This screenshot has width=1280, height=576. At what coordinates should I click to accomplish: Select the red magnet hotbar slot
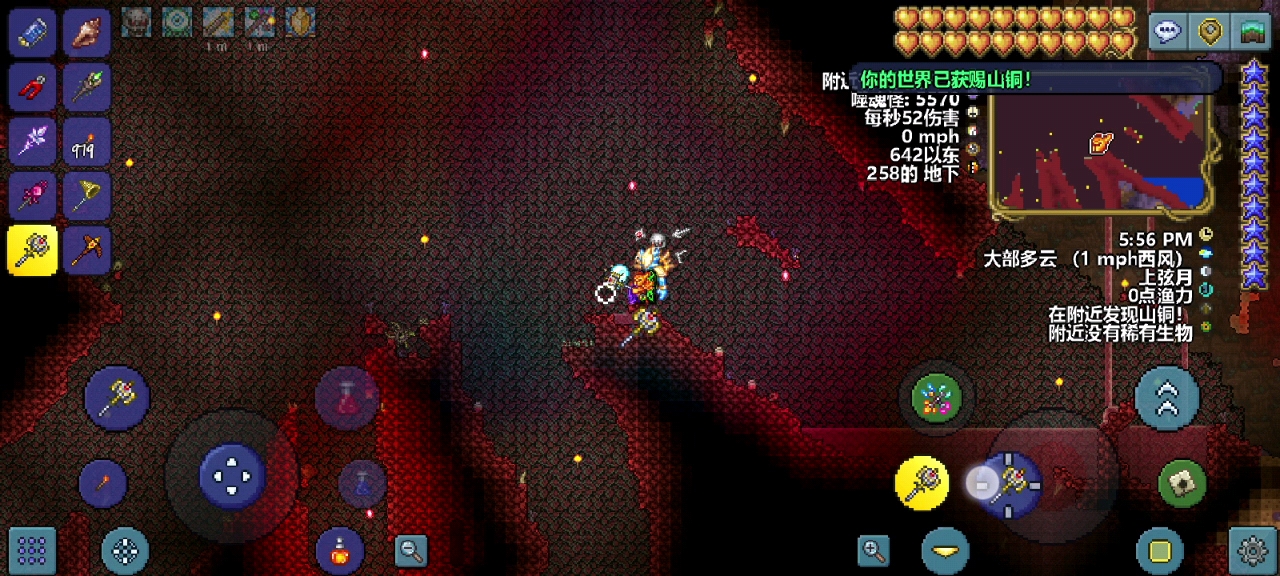32,88
